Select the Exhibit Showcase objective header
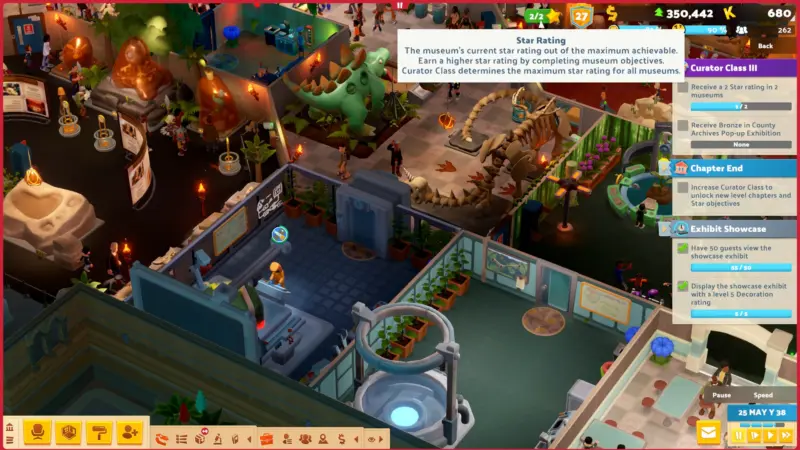The image size is (800, 450). coord(733,229)
